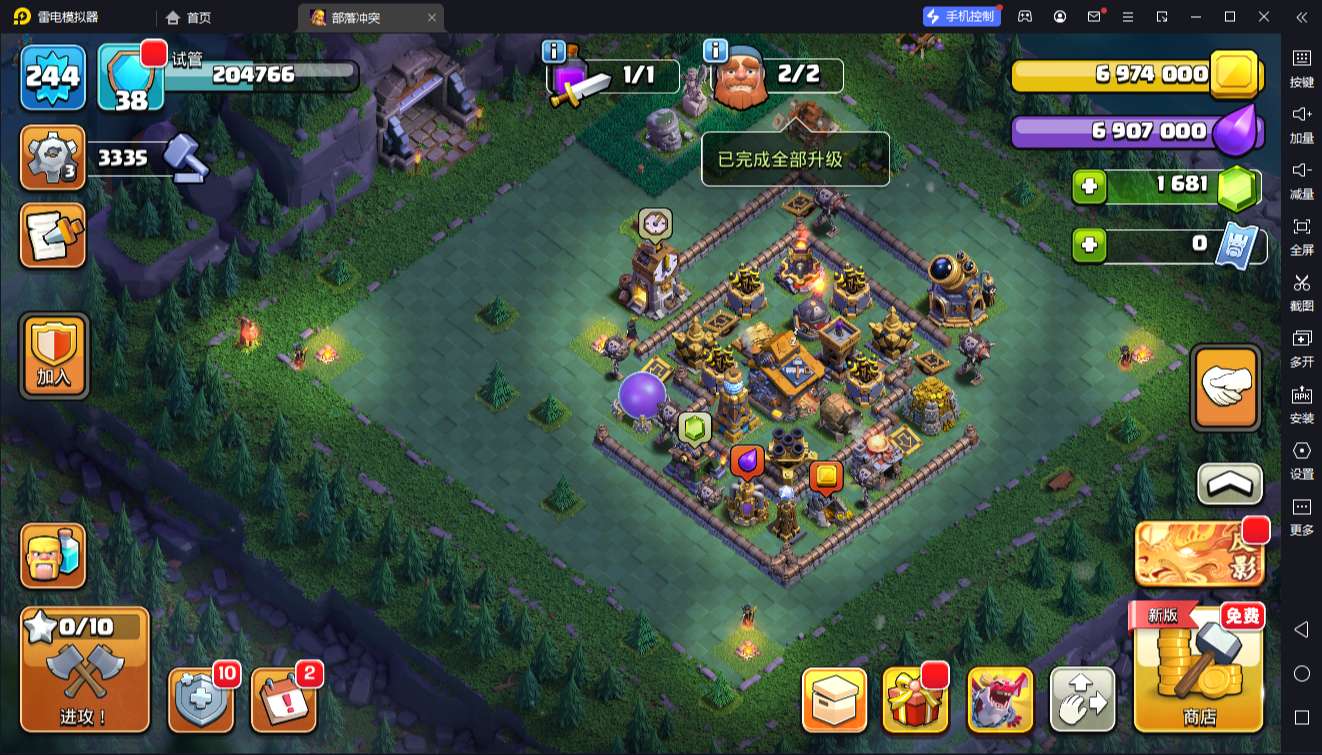Expand the white up-arrow panel button
This screenshot has height=755, width=1322.
[1229, 485]
